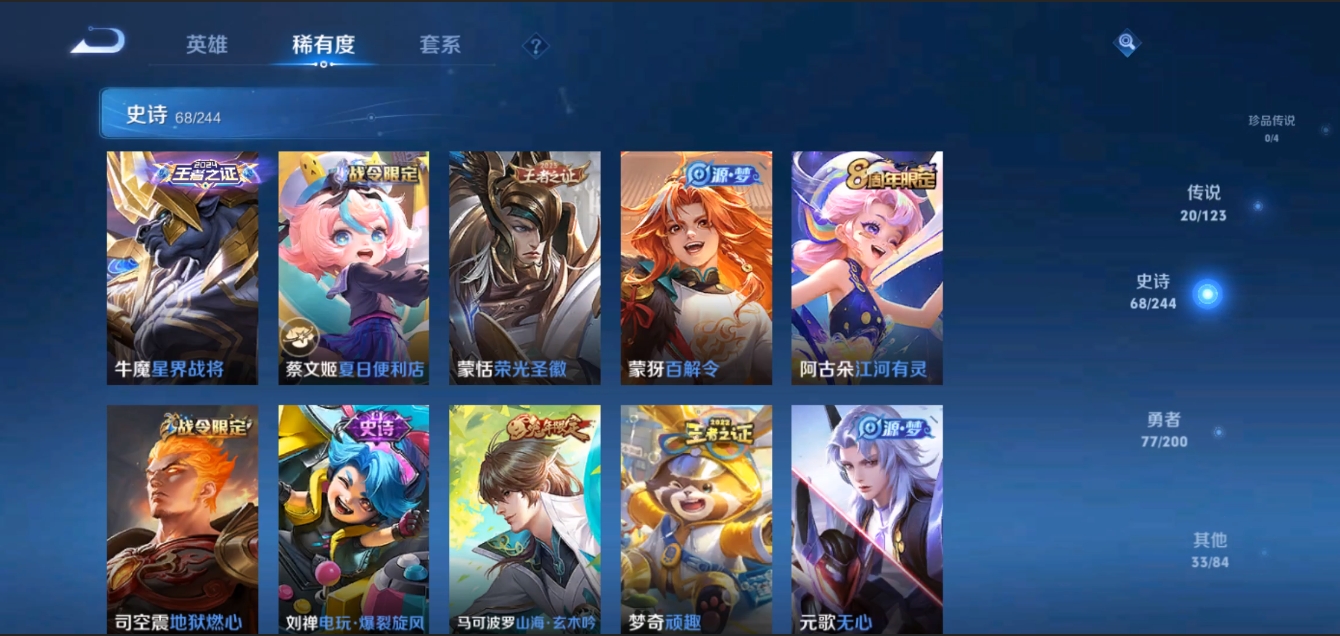Screen dimensions: 1340x636
Task: Choose the 蔡文姬 夏日便利店 skin card
Action: 353,267
